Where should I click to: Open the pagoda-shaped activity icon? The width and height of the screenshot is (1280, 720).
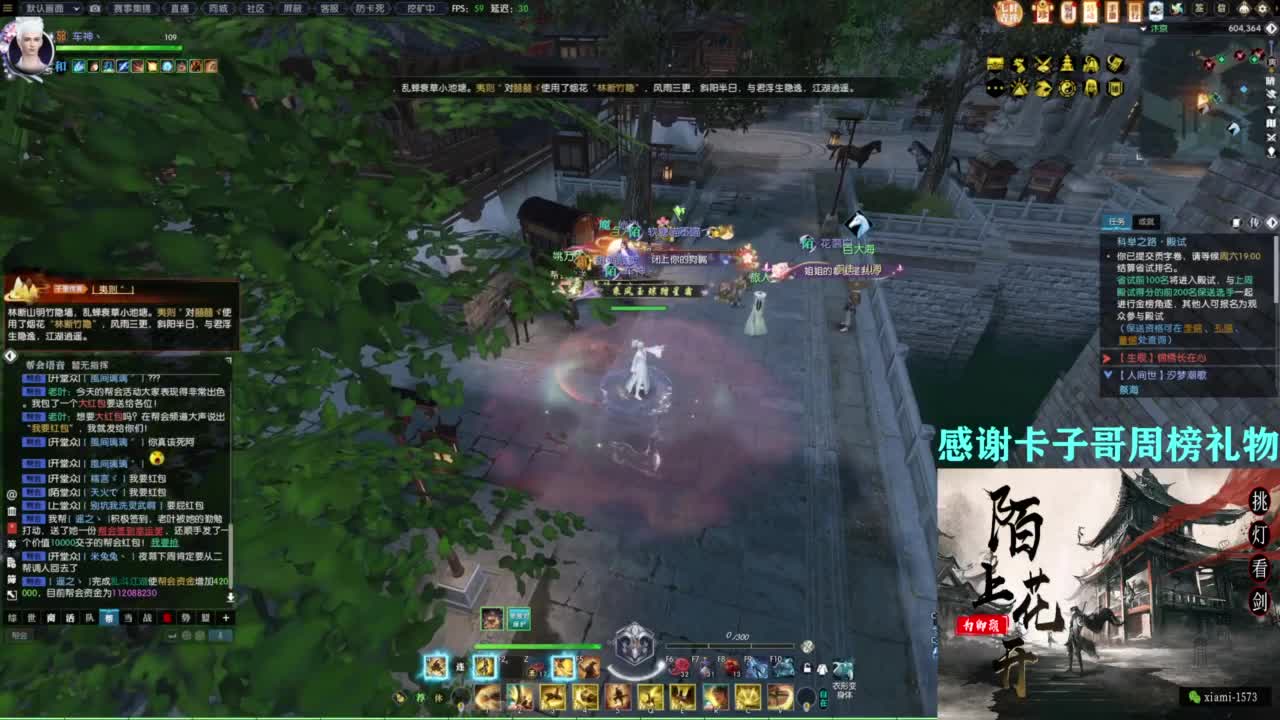coord(1067,63)
